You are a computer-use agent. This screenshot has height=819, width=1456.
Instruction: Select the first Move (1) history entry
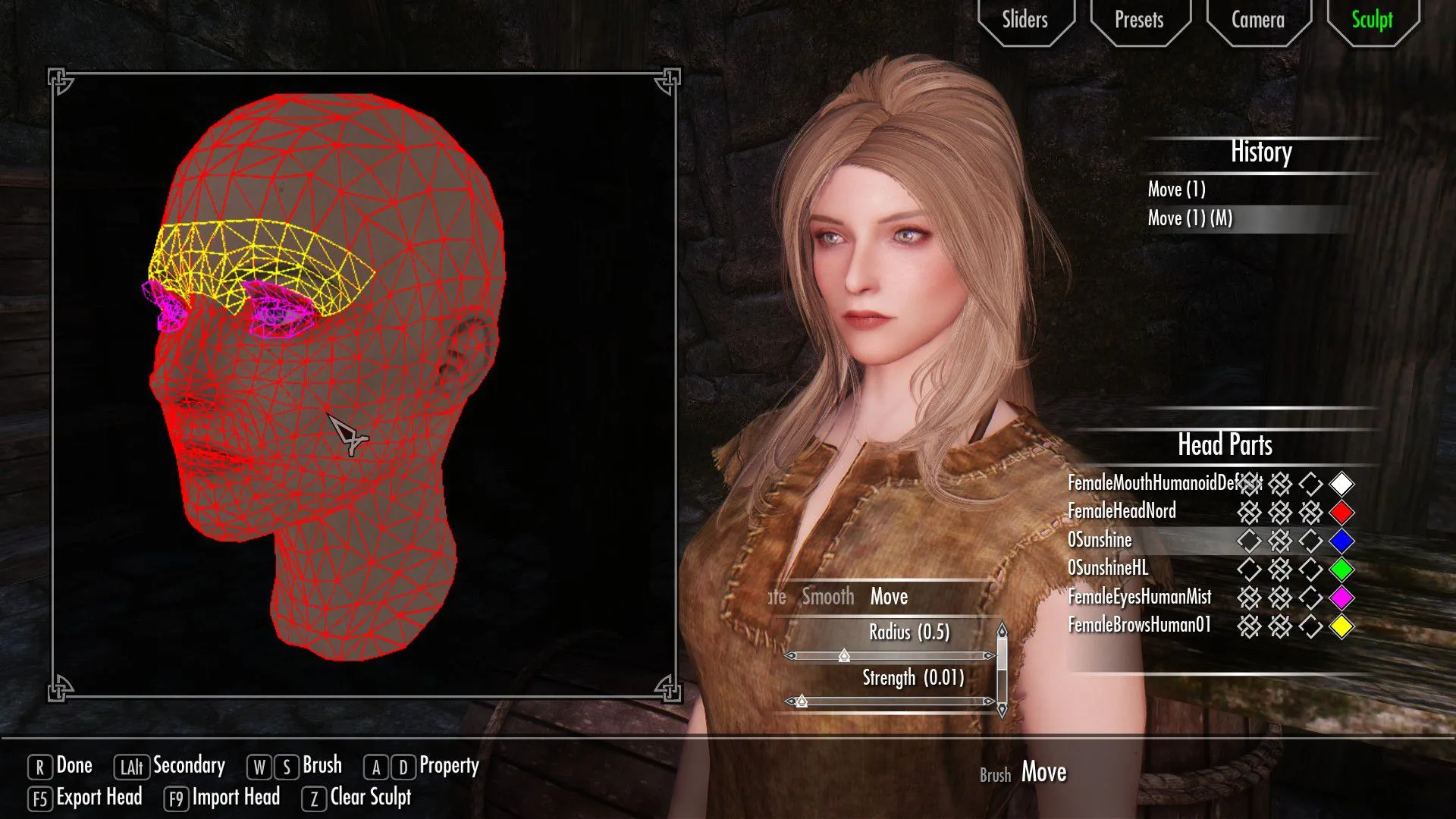pyautogui.click(x=1176, y=190)
